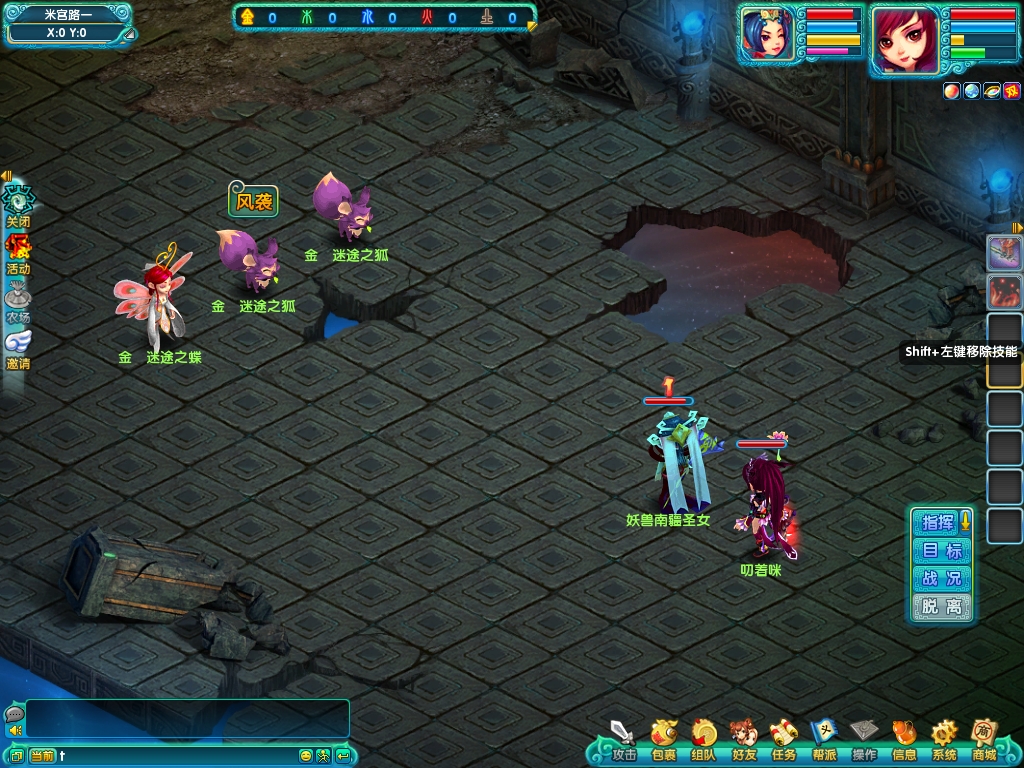Image resolution: width=1024 pixels, height=768 pixels.
Task: Open the smiley emoji picker in chat
Action: coord(306,755)
